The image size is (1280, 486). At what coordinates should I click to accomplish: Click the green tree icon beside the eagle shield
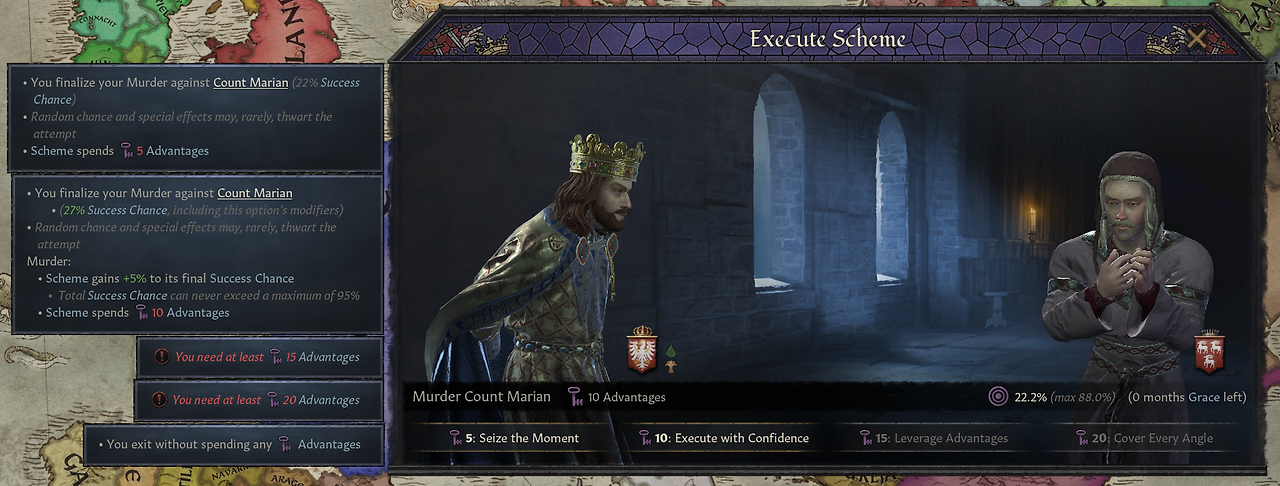point(670,357)
